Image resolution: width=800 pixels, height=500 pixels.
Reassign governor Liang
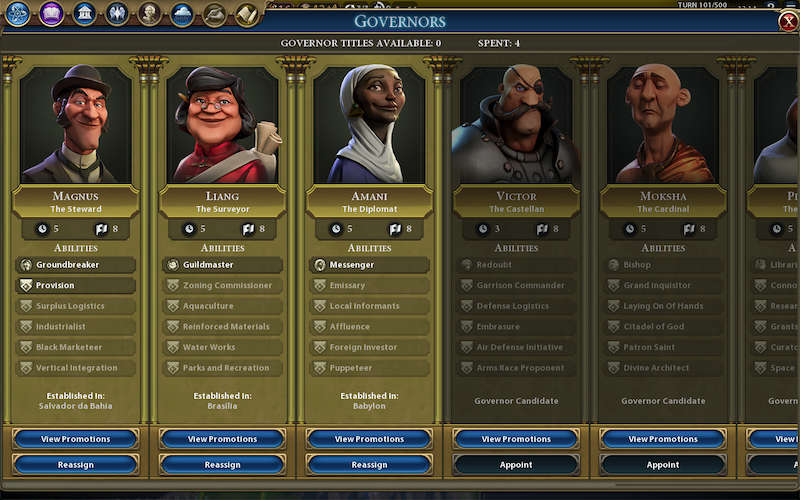[222, 464]
